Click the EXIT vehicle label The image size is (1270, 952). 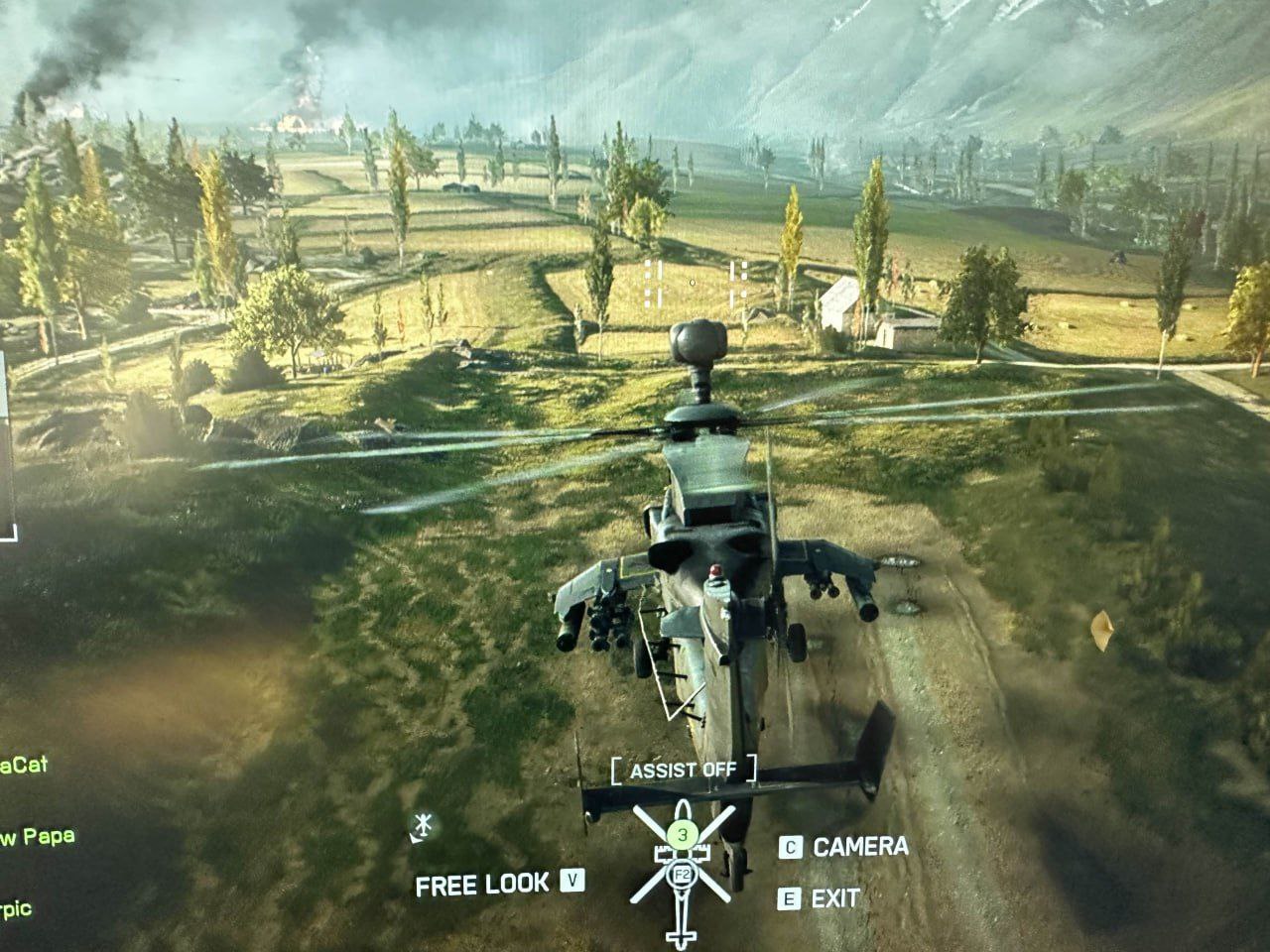pyautogui.click(x=834, y=899)
